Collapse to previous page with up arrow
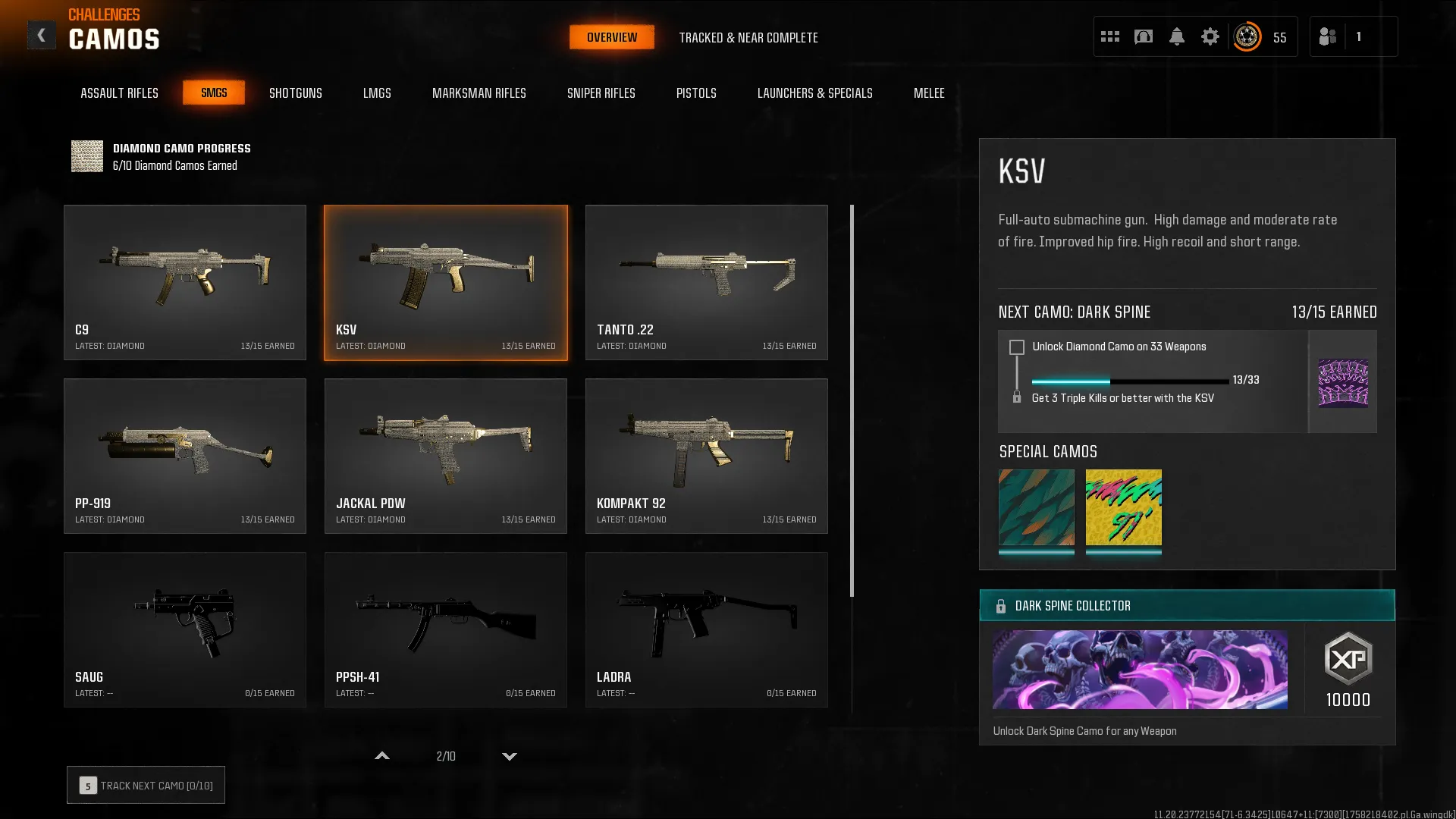 [x=382, y=756]
